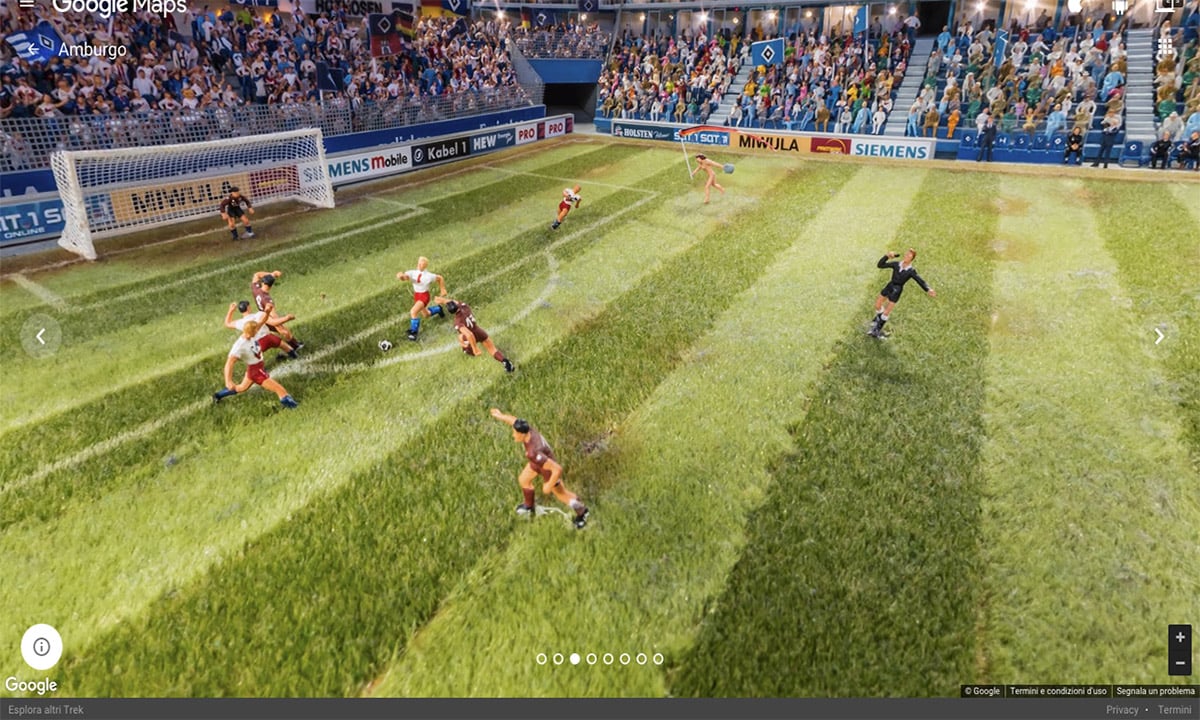Click the Android robot icon

tap(1120, 6)
